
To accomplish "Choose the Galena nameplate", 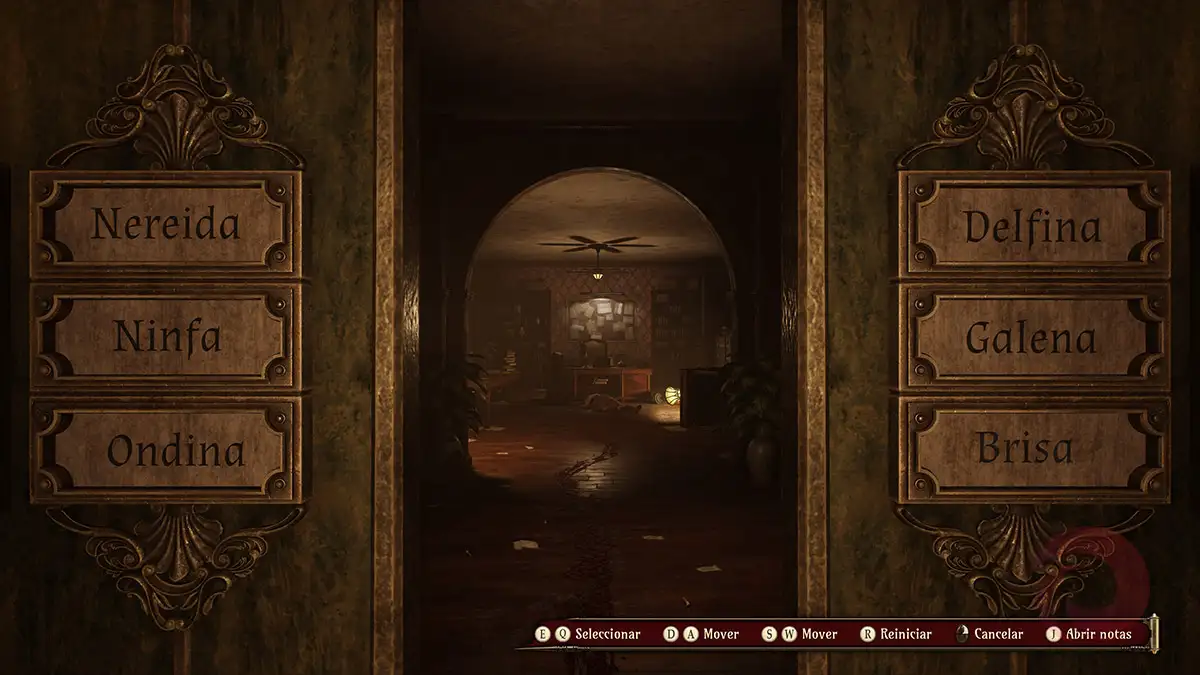I will 1034,337.
